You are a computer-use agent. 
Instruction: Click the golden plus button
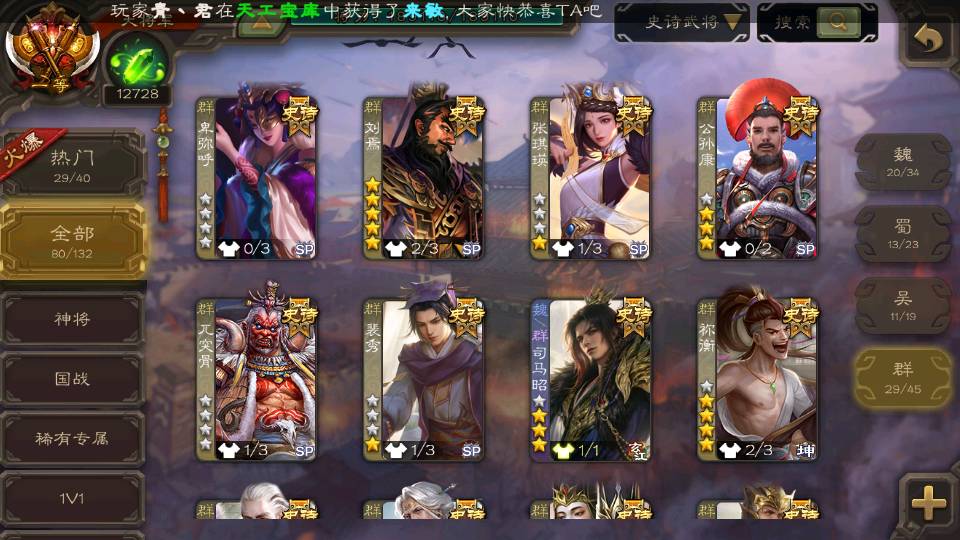[929, 503]
